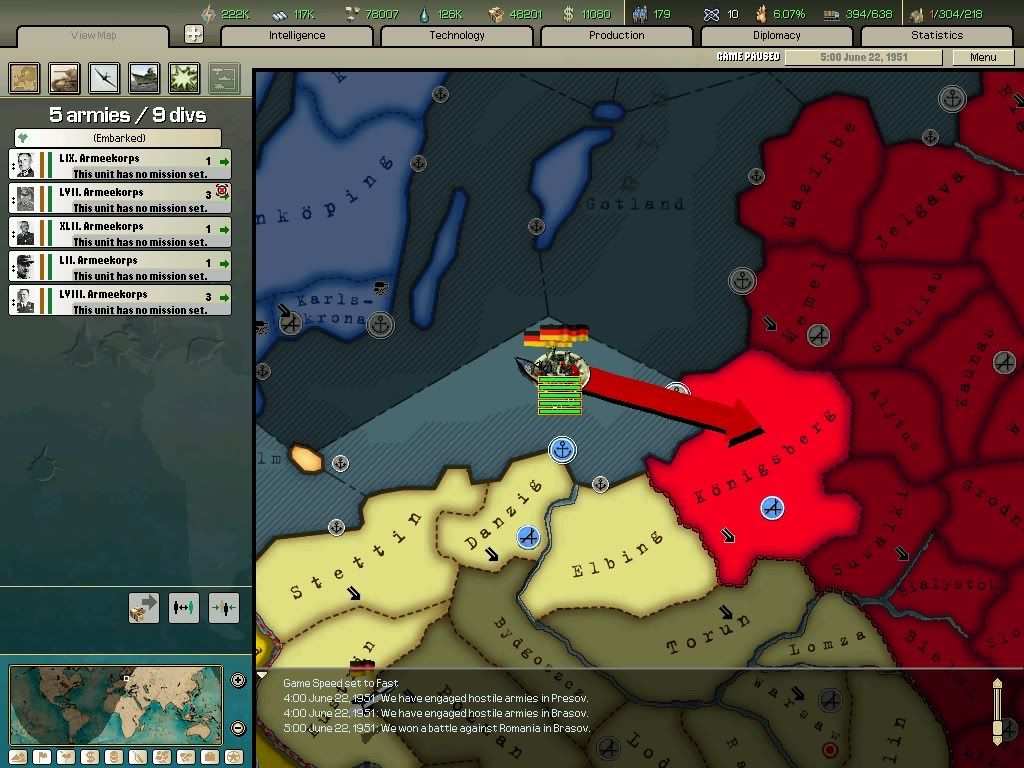The width and height of the screenshot is (1024, 768).
Task: Zoom out with the minimap minus button
Action: (x=238, y=727)
